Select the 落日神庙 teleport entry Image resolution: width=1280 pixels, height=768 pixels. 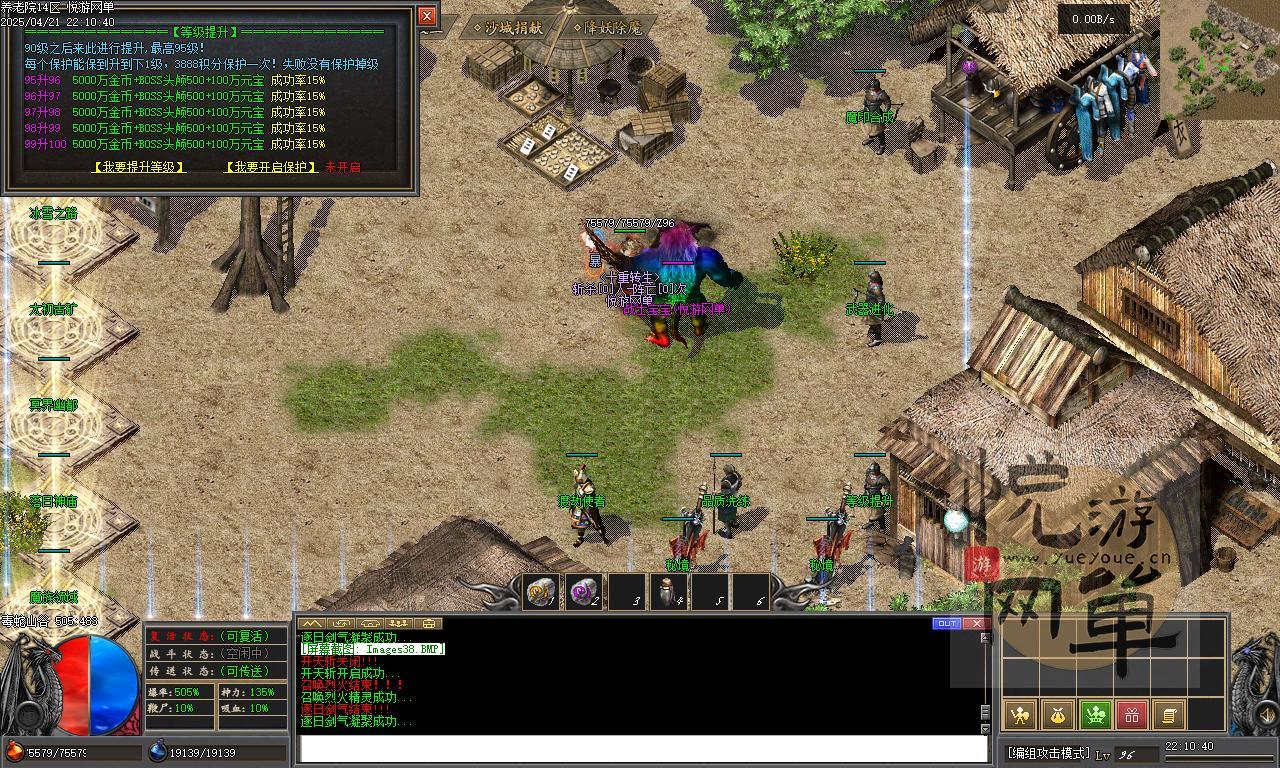[x=53, y=501]
